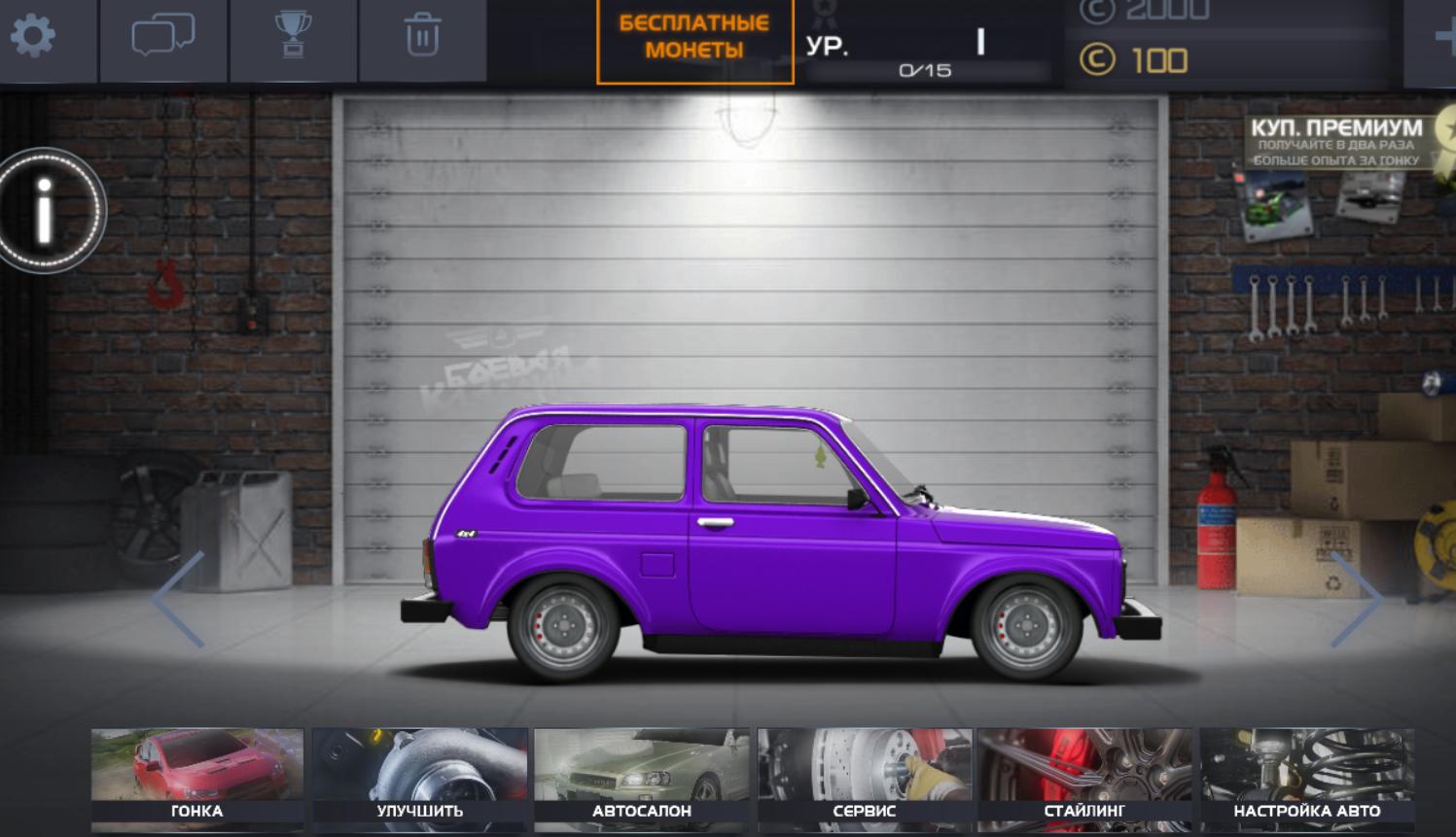The width and height of the screenshot is (1456, 837).
Task: Claim free coins with БЕСПЛАТНЫЕ МОНЕТЫ
Action: [x=694, y=38]
